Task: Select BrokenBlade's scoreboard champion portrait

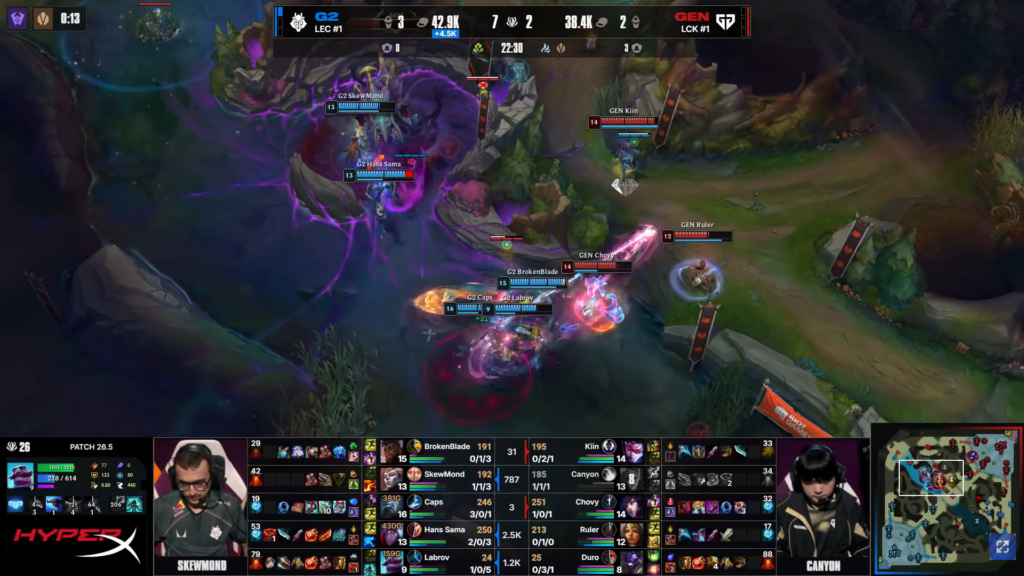Action: (391, 451)
